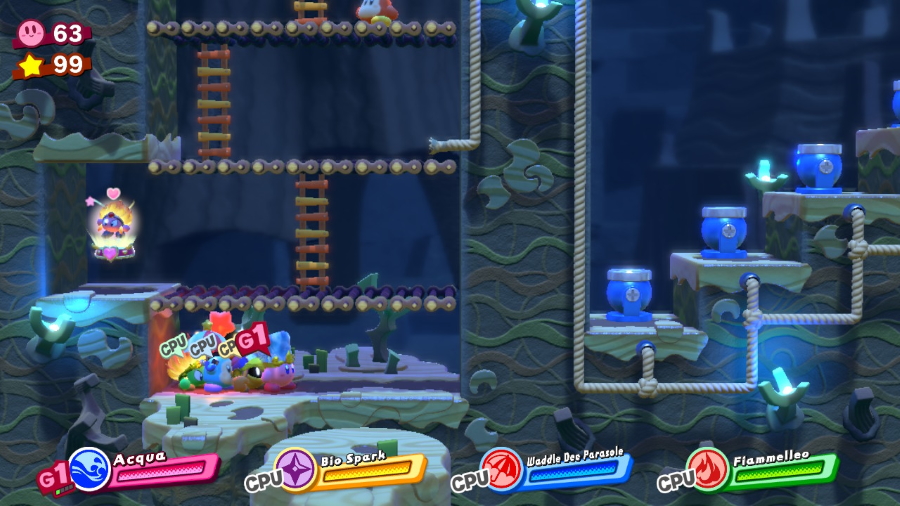Choose the Waddle Dee Parasole umbrella icon
900x506 pixels.
point(502,468)
